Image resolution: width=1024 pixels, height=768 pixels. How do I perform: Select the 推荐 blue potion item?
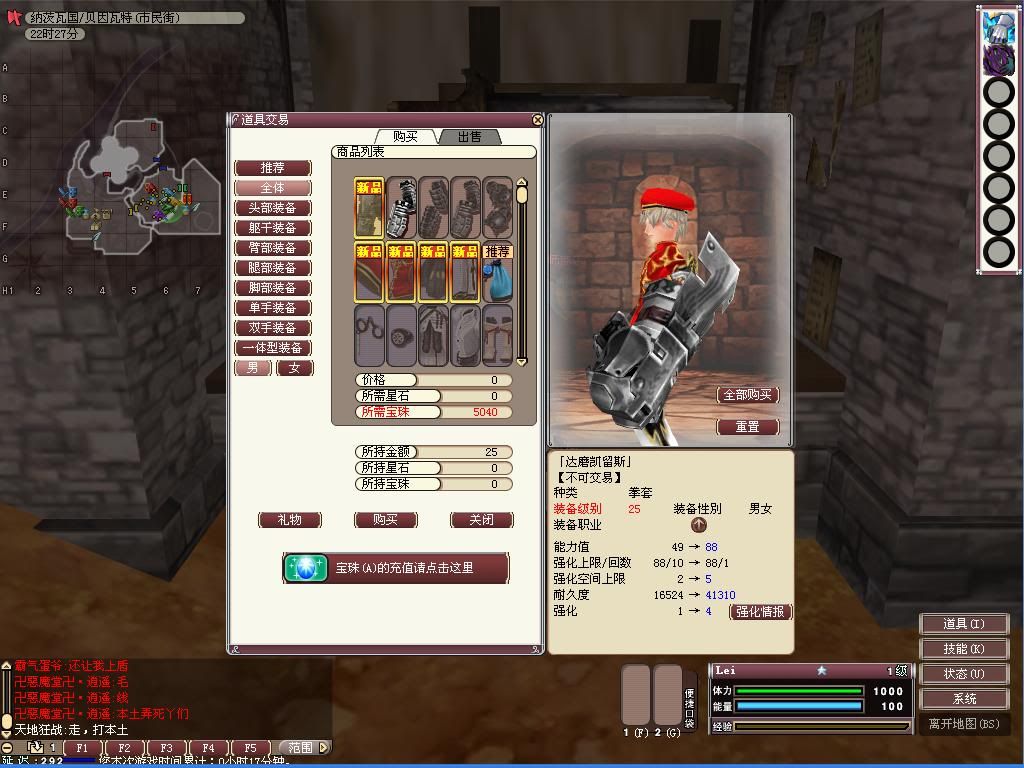[x=497, y=271]
